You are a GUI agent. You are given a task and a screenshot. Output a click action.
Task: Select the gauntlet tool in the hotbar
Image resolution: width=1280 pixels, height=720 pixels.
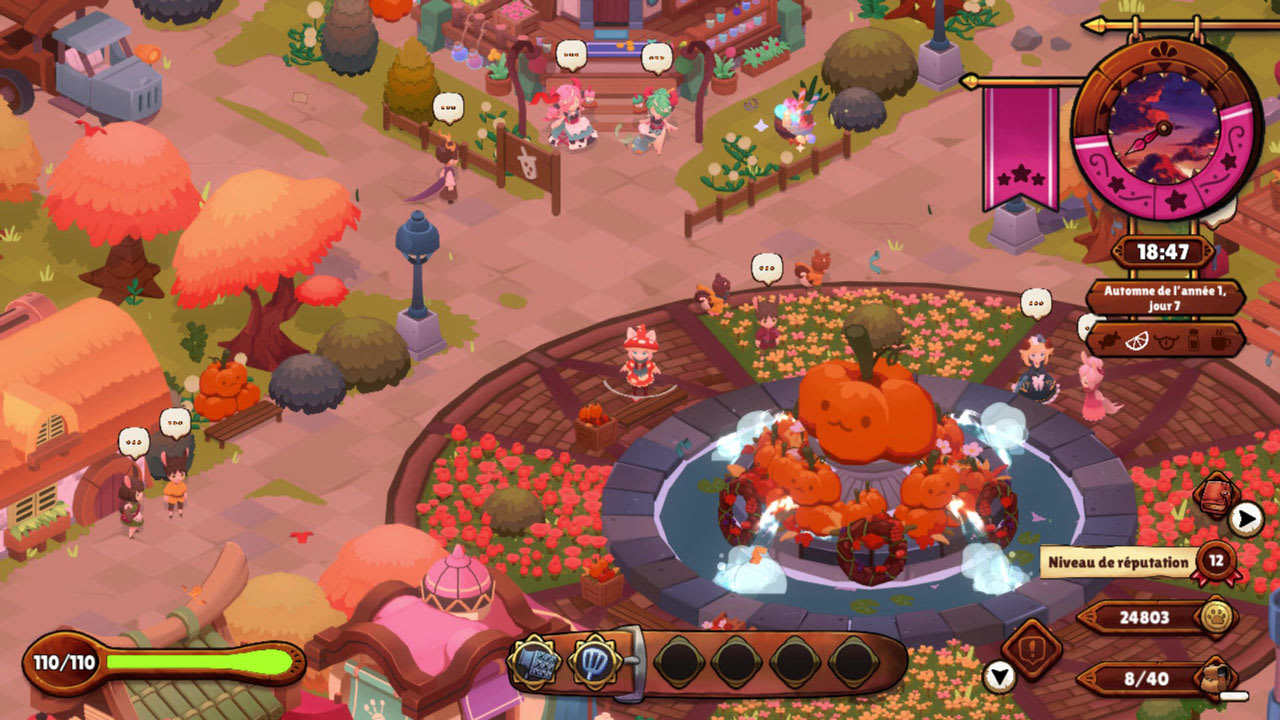[532, 662]
